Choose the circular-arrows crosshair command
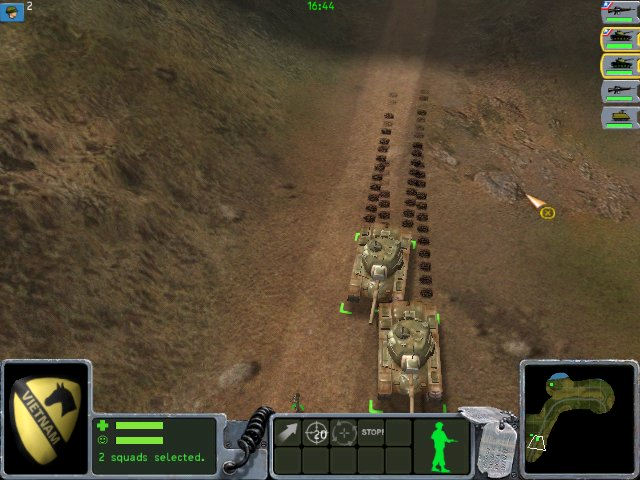The image size is (640, 480). [344, 433]
